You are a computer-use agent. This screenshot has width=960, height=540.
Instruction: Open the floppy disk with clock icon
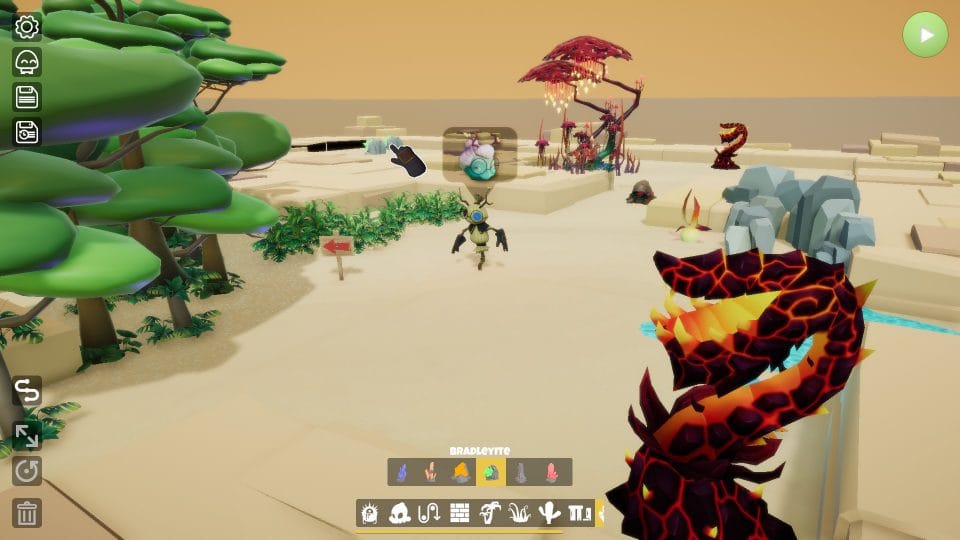27,132
